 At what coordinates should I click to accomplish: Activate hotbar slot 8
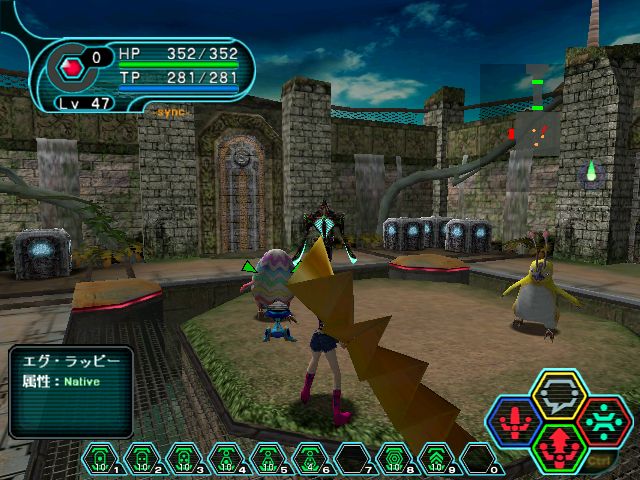[395, 459]
